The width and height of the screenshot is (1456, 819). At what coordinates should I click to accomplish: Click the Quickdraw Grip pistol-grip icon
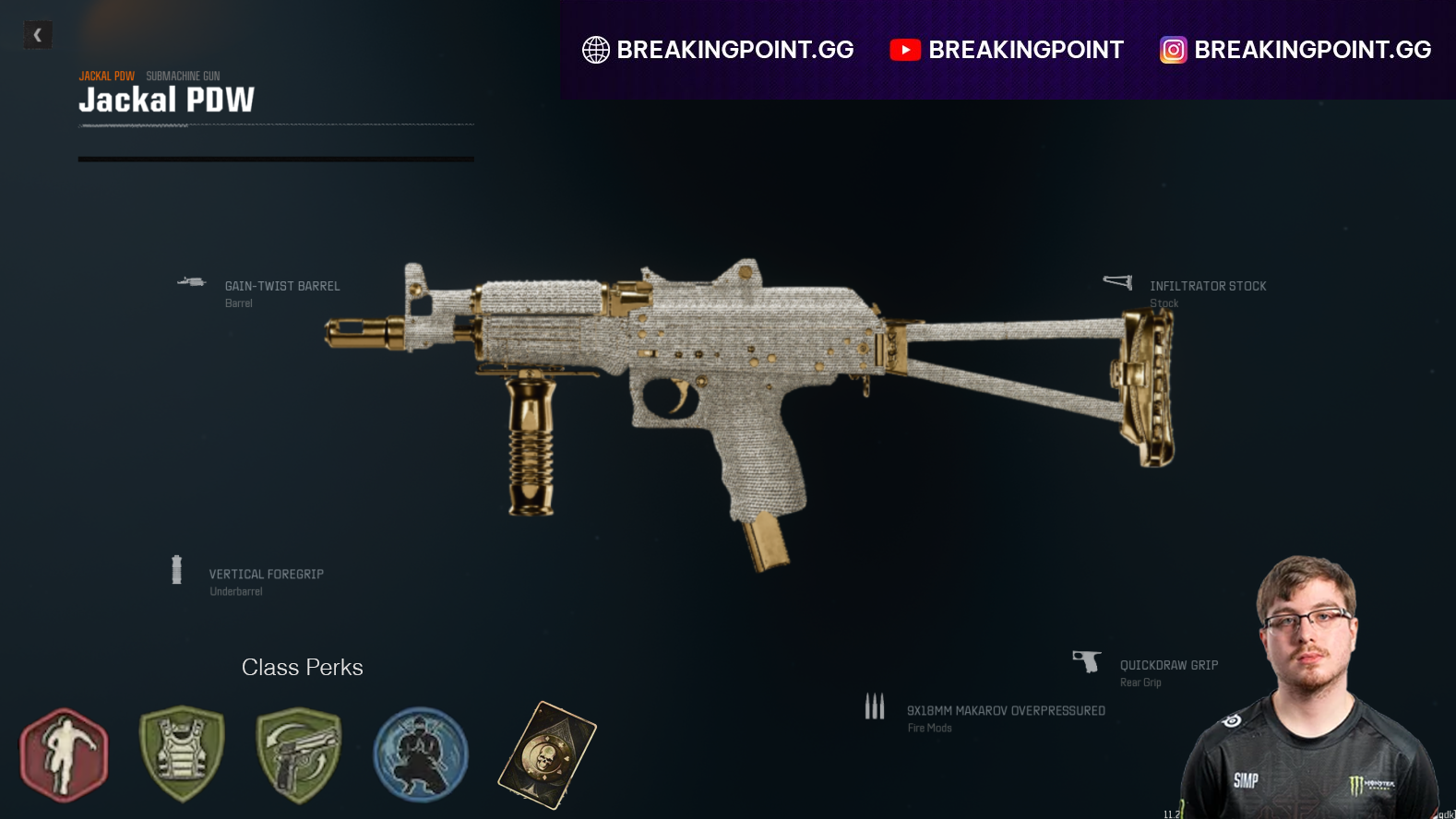1087,660
